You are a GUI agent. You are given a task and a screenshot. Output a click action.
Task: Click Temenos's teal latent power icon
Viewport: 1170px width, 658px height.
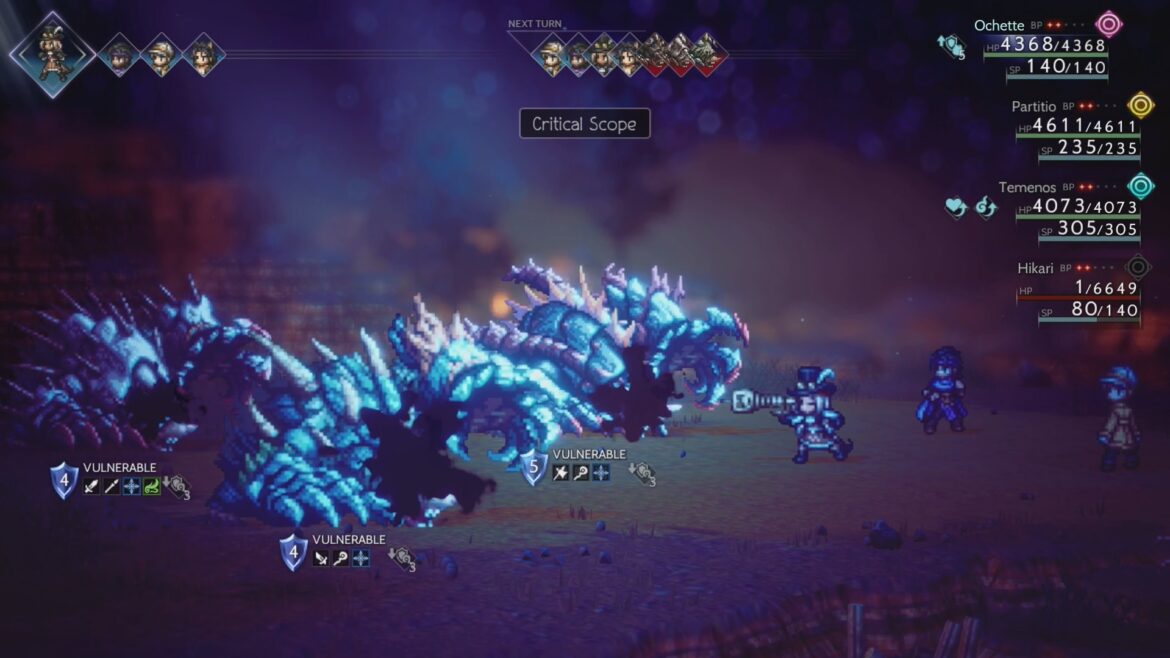1140,186
